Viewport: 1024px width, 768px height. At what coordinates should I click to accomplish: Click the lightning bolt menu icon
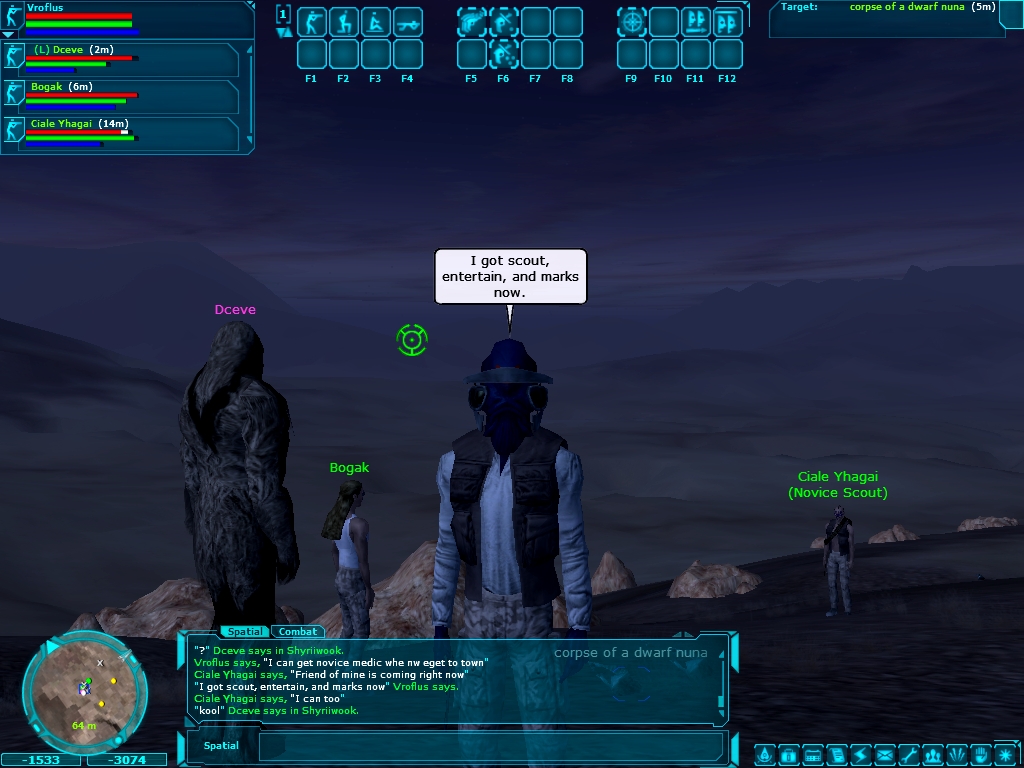click(x=860, y=754)
